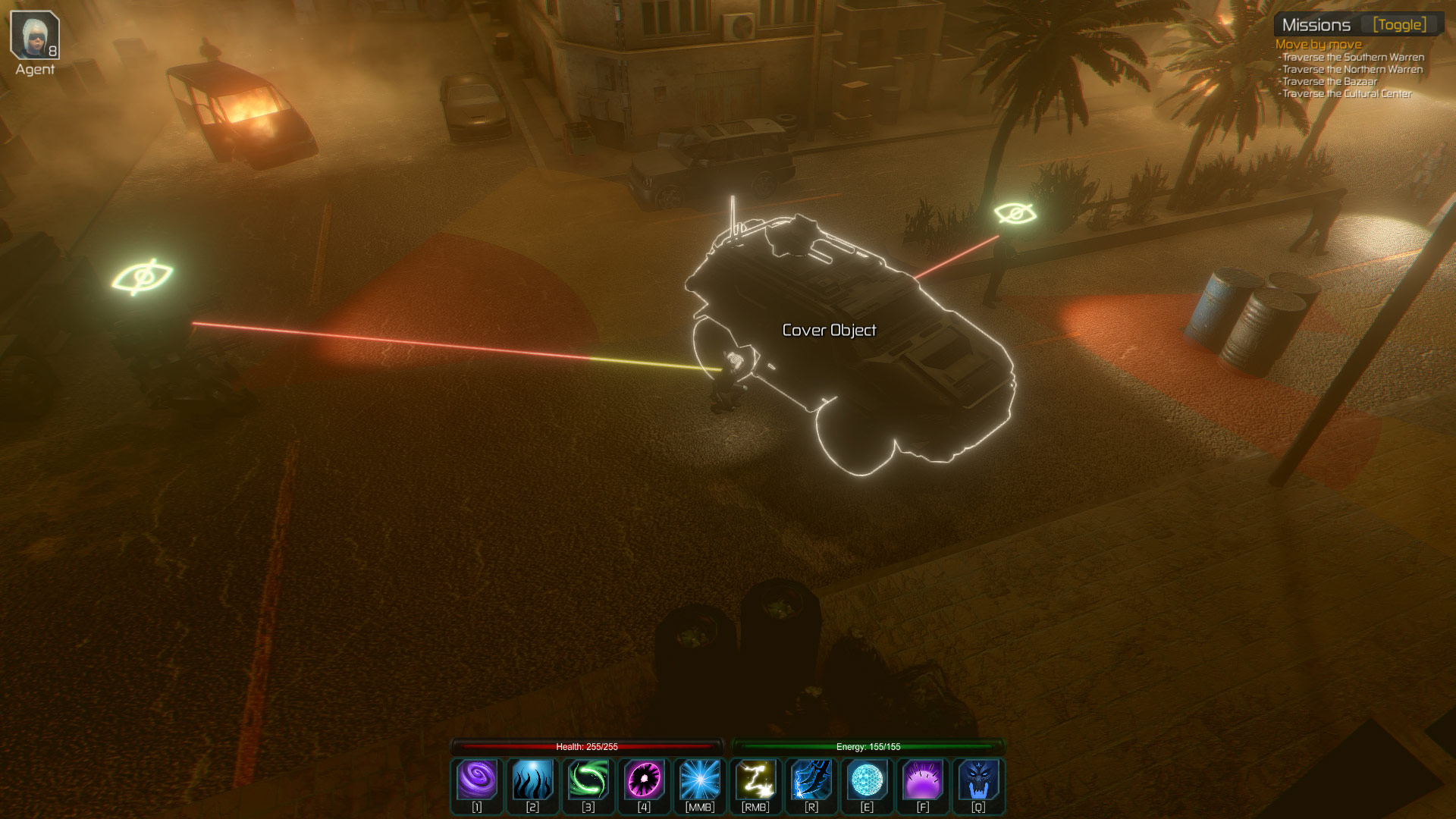Select the 'Traverse the Southern Warren' objective
Viewport: 1456px width, 819px height.
click(1353, 57)
